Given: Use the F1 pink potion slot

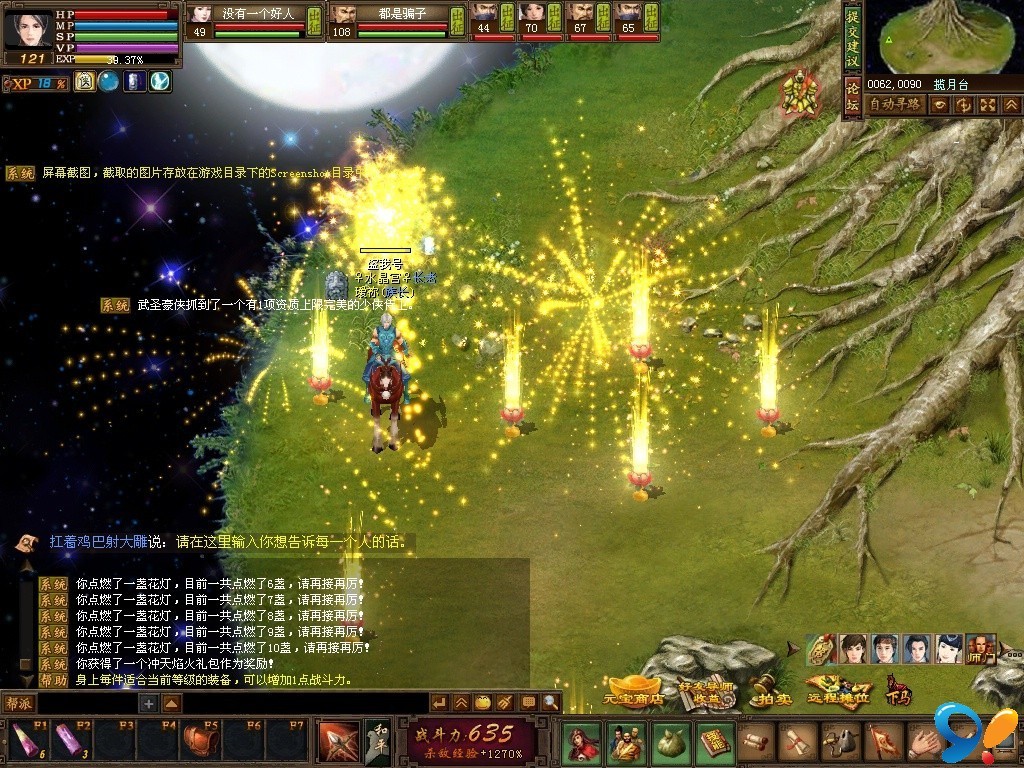Looking at the screenshot, I should coord(23,741).
